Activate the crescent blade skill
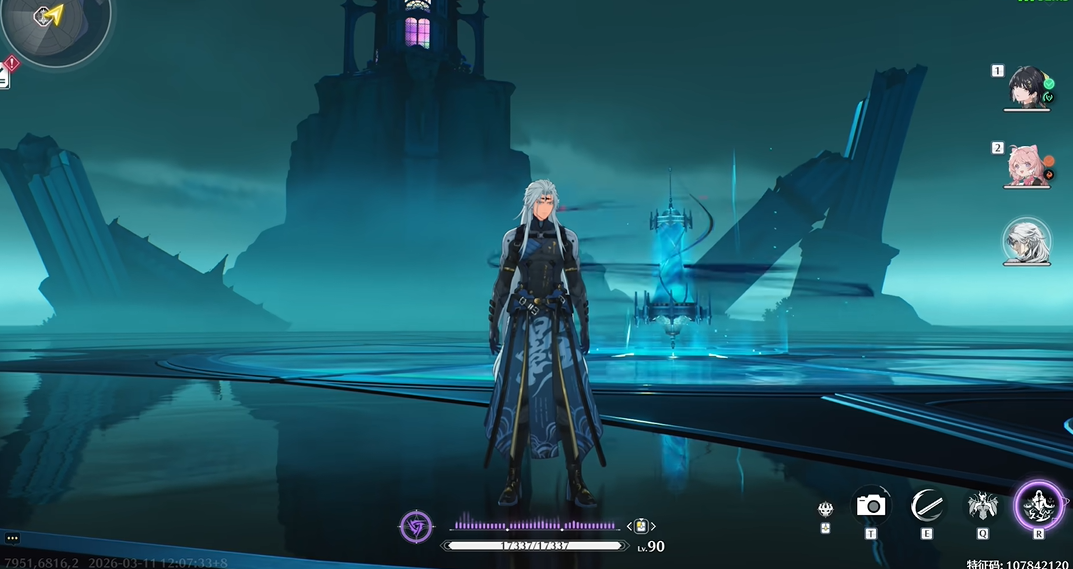The image size is (1073, 569). (927, 506)
